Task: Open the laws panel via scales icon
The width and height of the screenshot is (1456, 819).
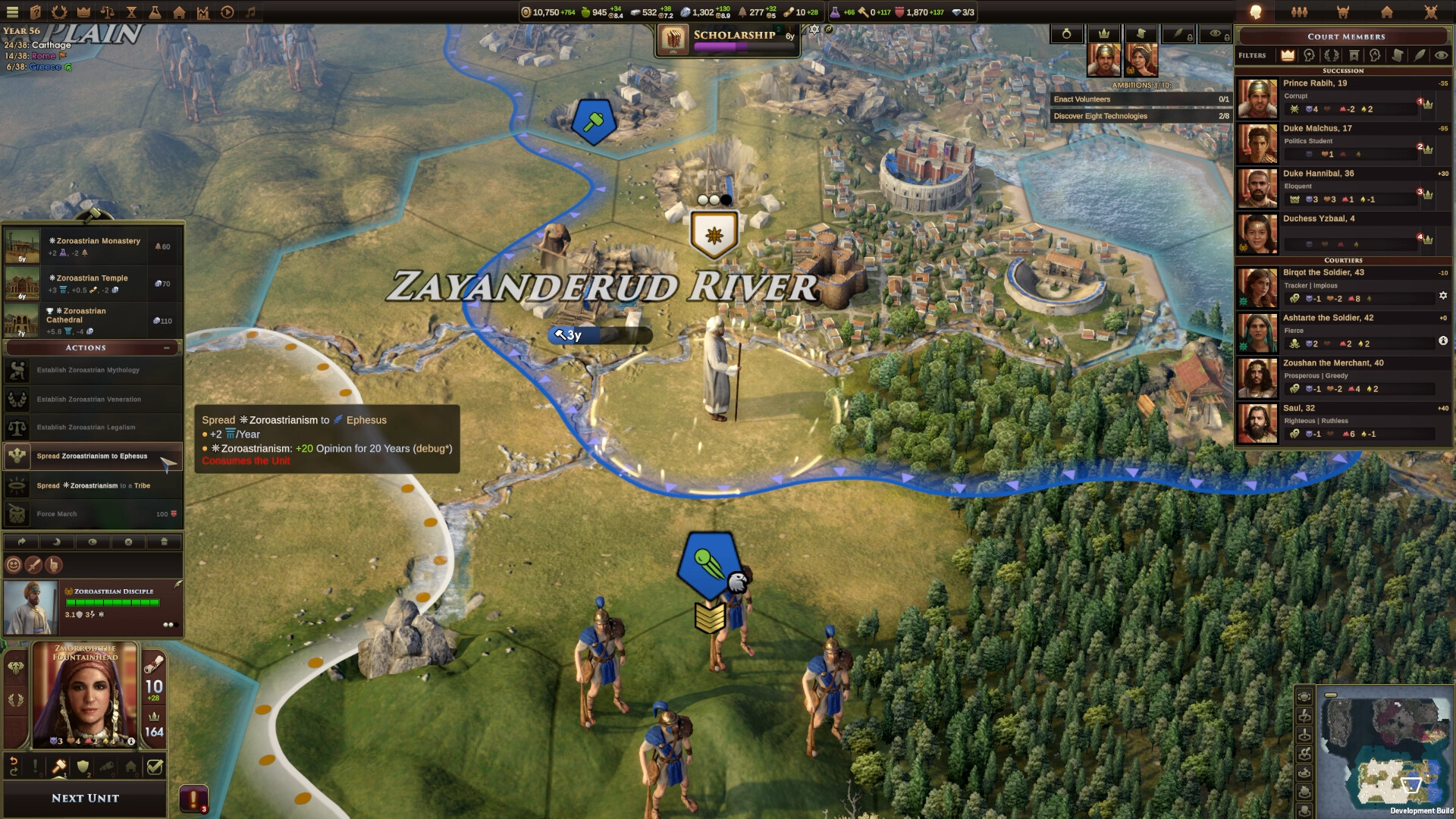Action: pos(106,12)
